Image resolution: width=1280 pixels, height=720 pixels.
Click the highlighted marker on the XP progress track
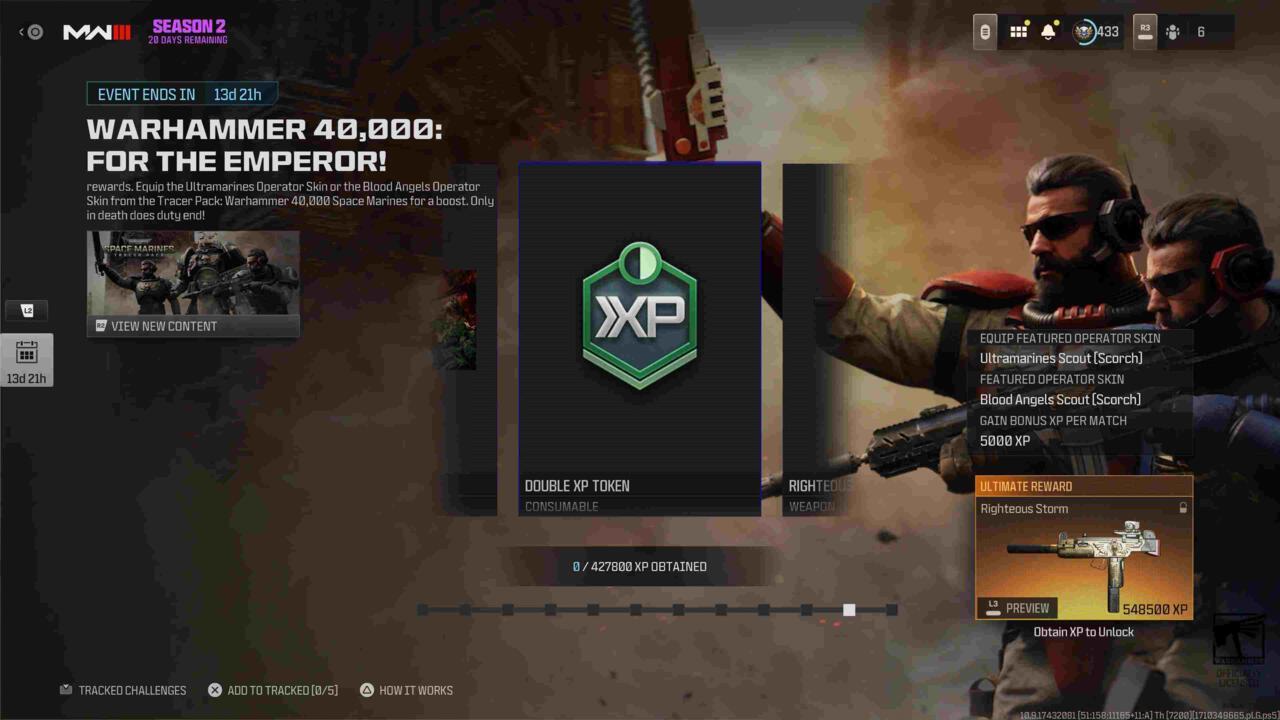pyautogui.click(x=849, y=609)
